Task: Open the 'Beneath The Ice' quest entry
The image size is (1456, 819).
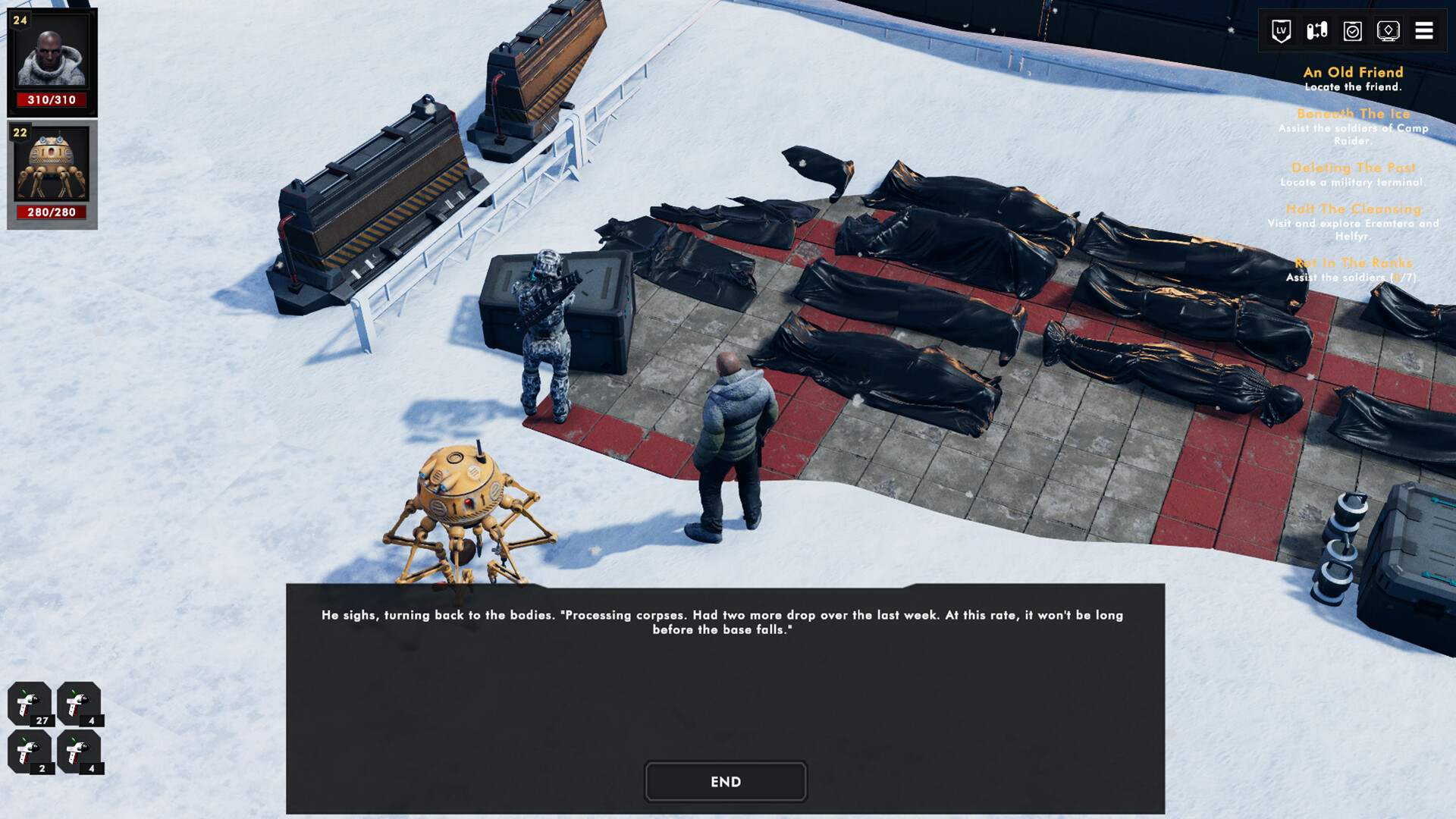Action: [1352, 113]
